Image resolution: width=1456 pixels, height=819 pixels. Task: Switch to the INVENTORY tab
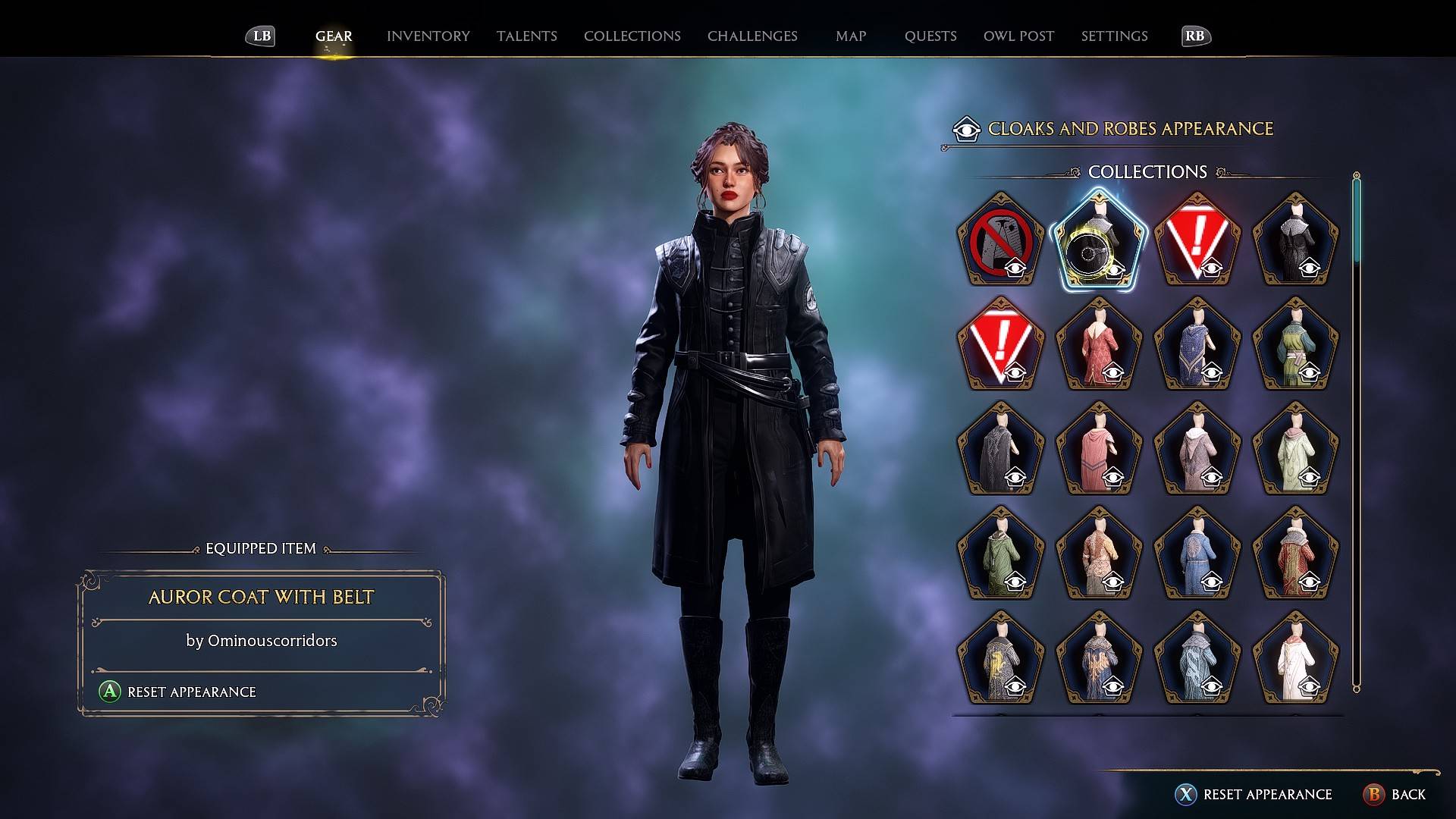click(428, 36)
